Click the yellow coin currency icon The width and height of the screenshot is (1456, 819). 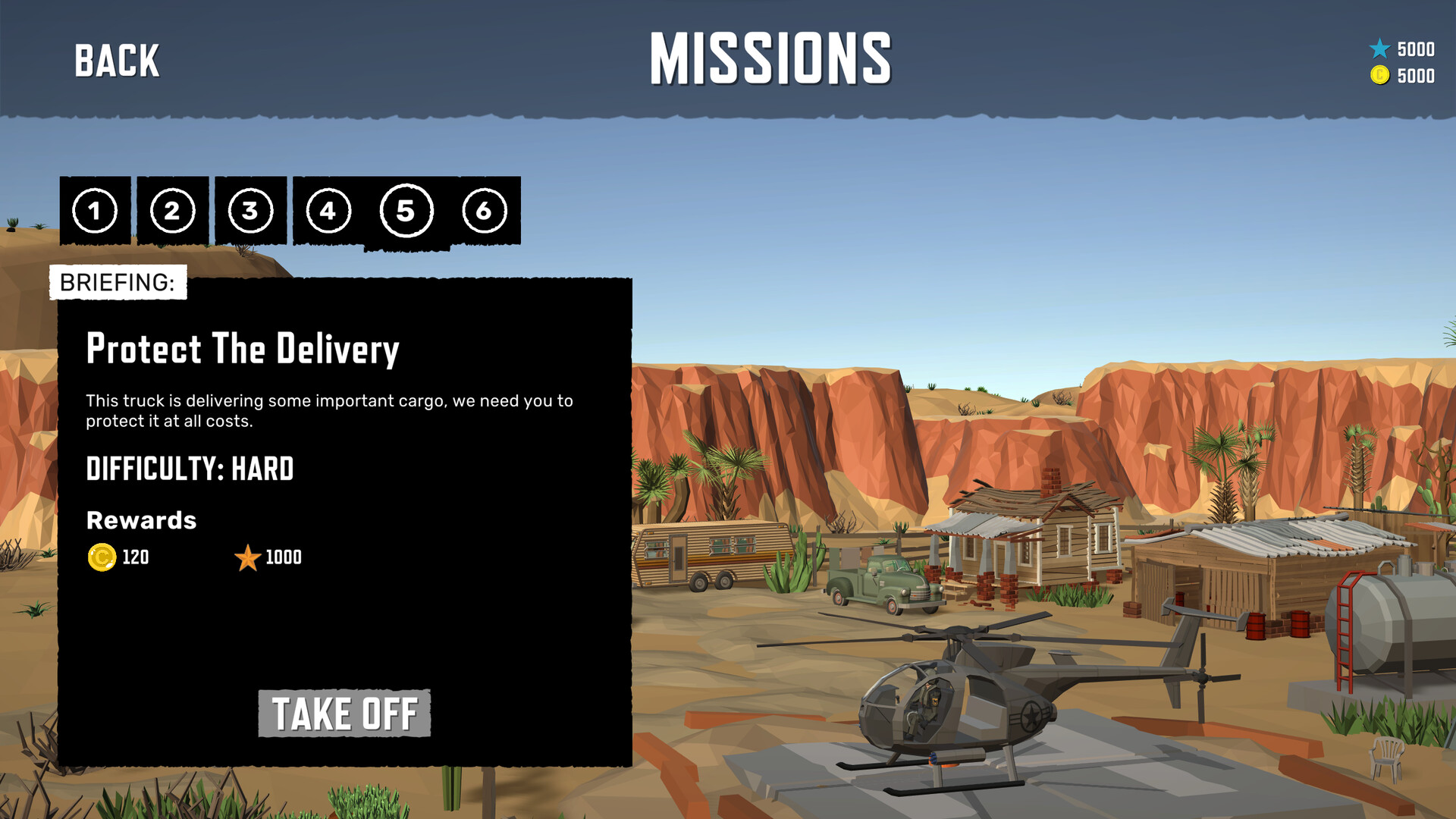1381,76
